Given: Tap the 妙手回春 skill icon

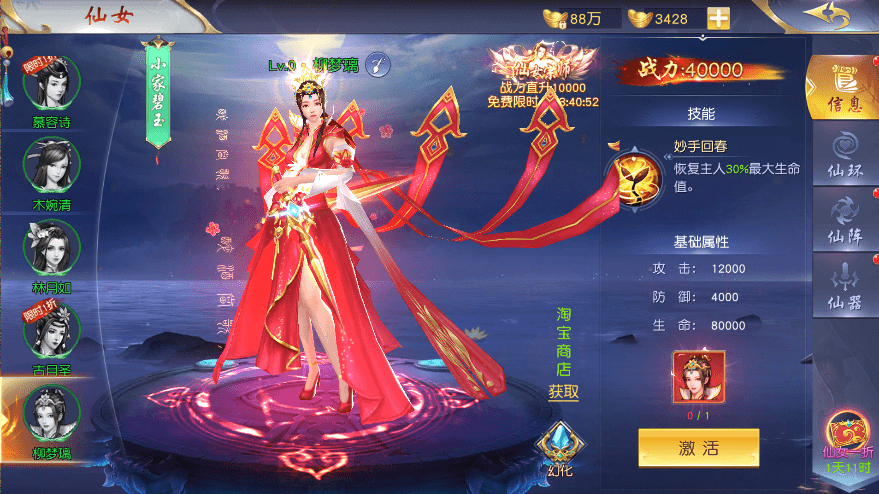Looking at the screenshot, I should tap(635, 173).
